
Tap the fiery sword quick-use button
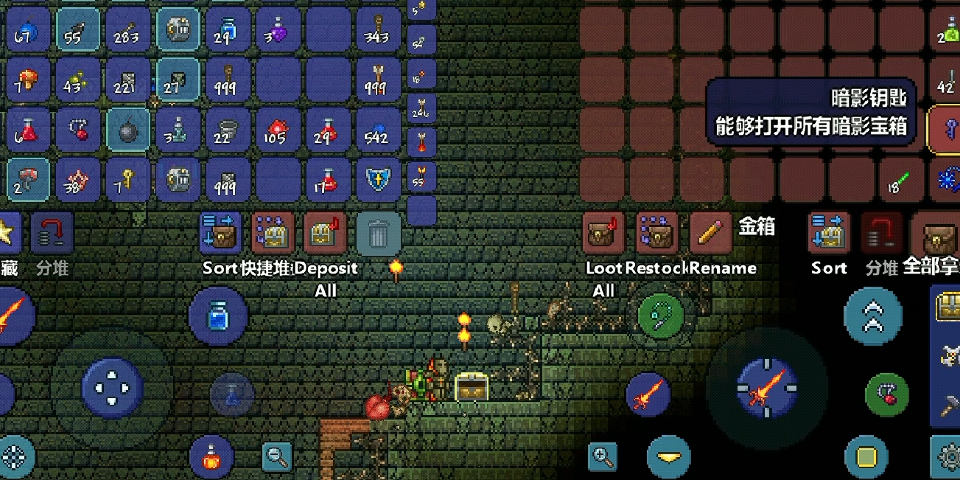click(x=647, y=394)
